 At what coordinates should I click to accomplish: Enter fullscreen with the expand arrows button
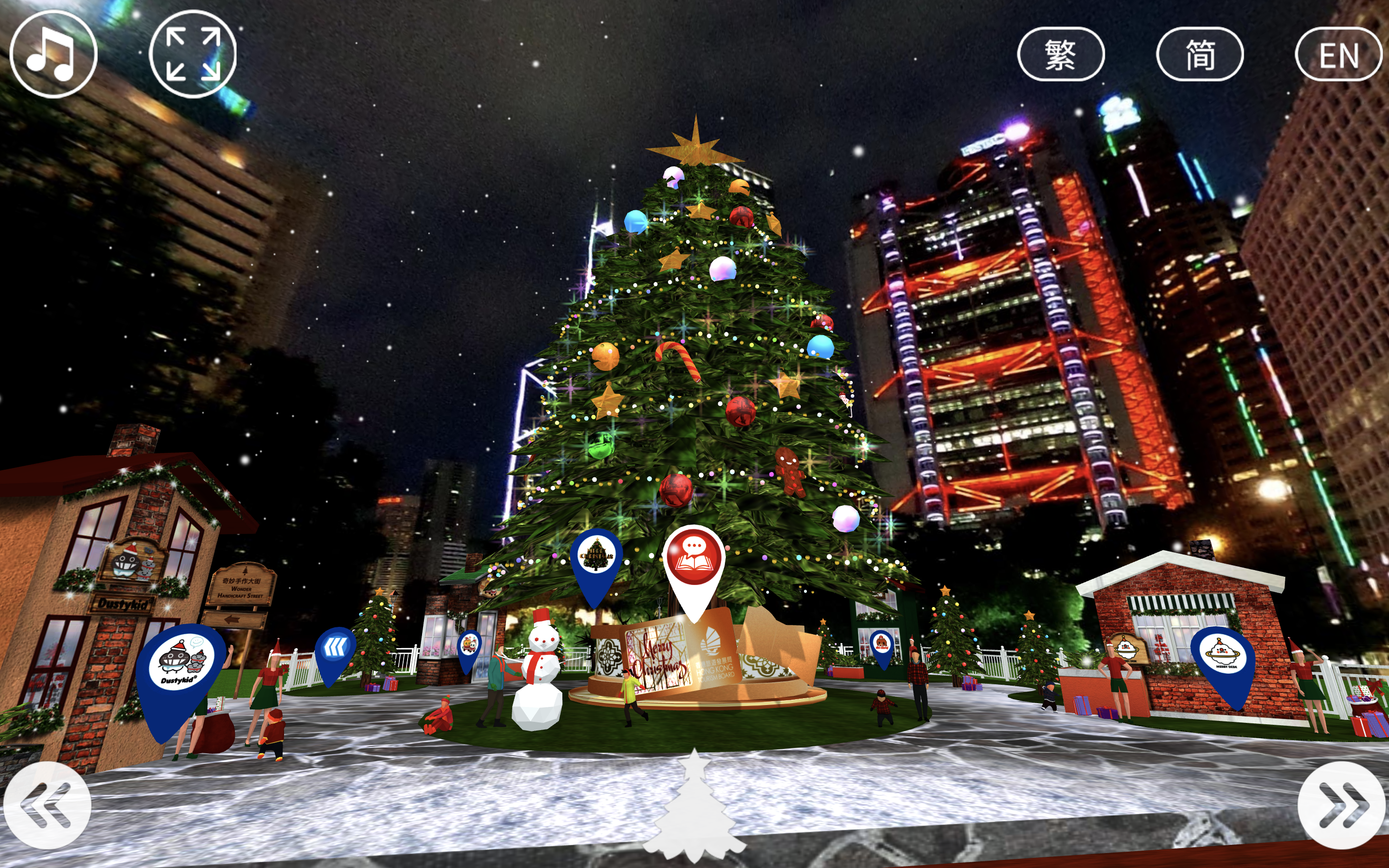click(x=192, y=54)
